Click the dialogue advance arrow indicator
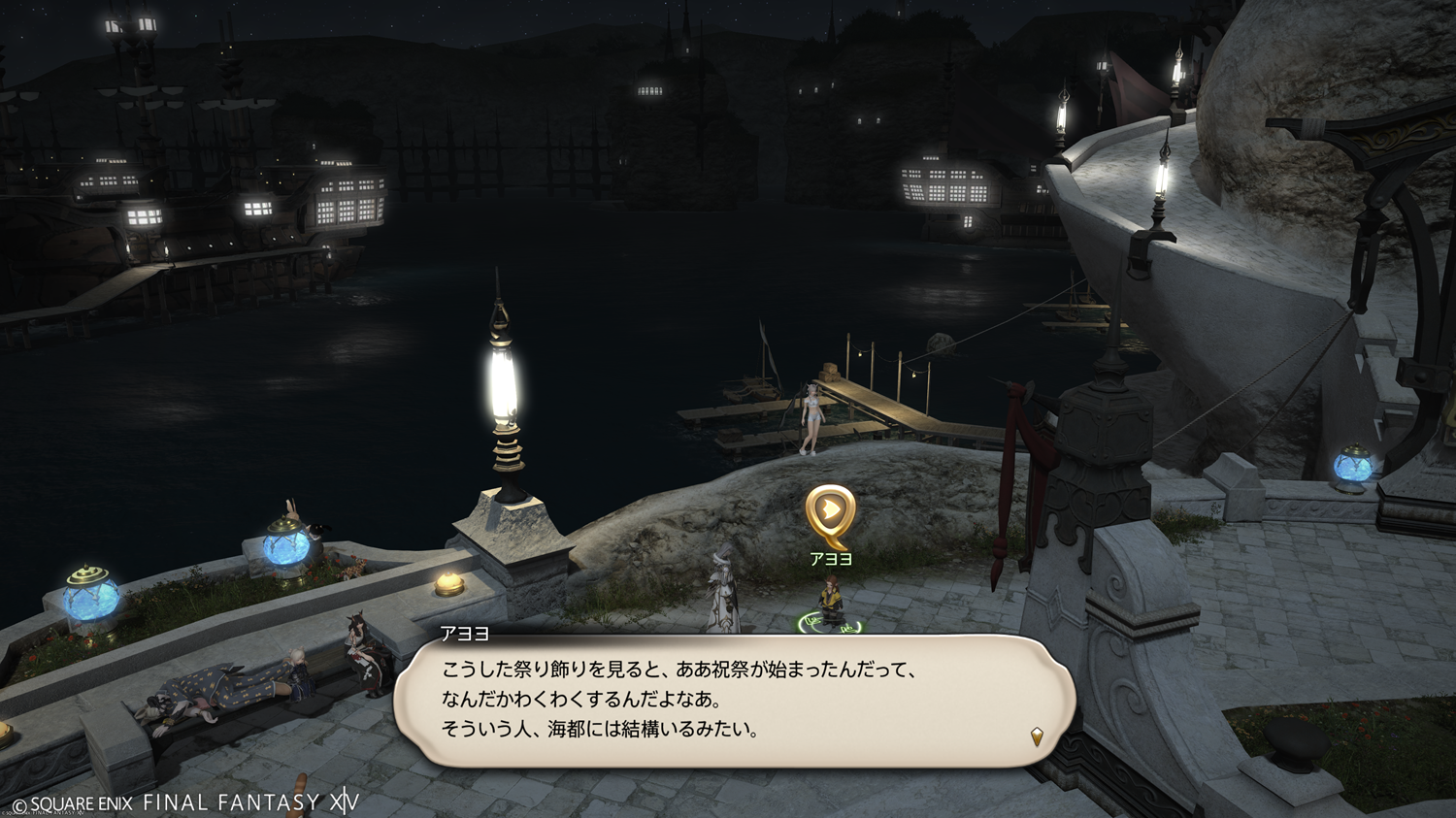This screenshot has width=1456, height=818. click(1037, 736)
